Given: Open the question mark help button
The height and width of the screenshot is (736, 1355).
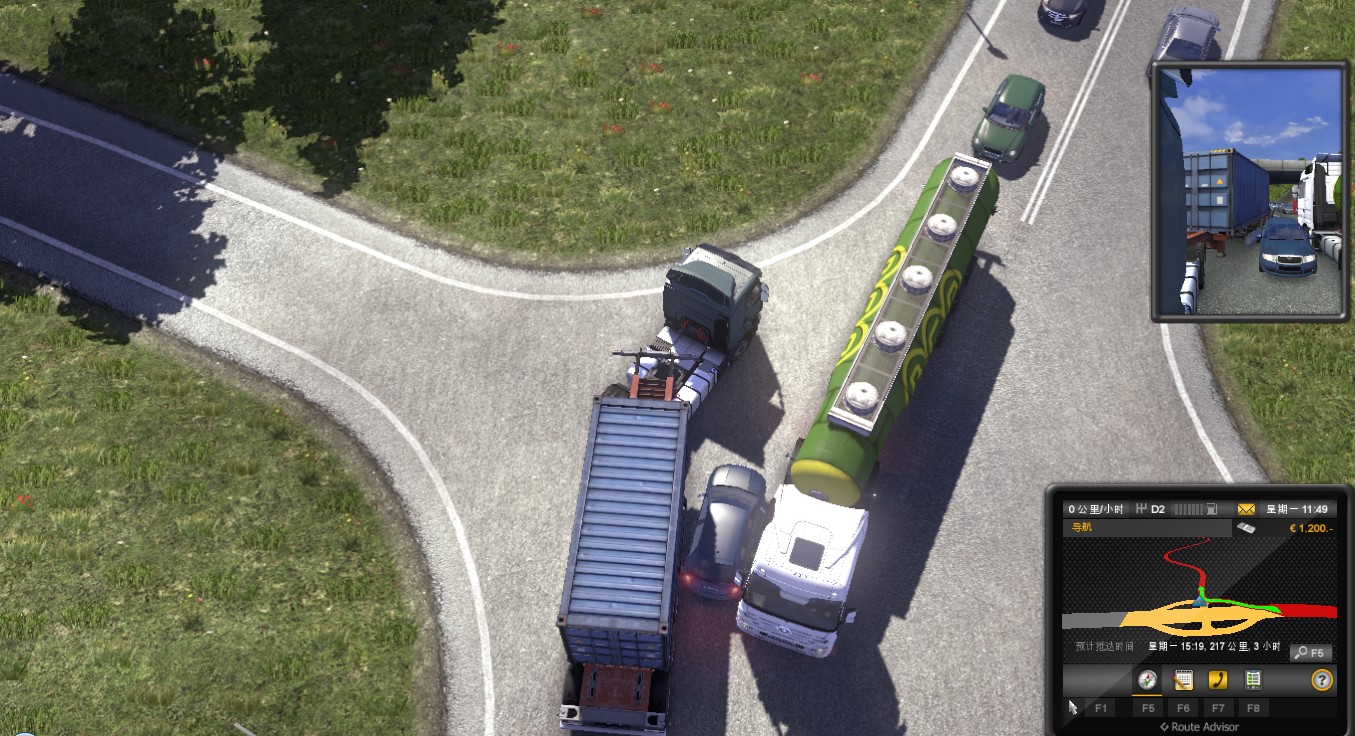Looking at the screenshot, I should (1322, 680).
